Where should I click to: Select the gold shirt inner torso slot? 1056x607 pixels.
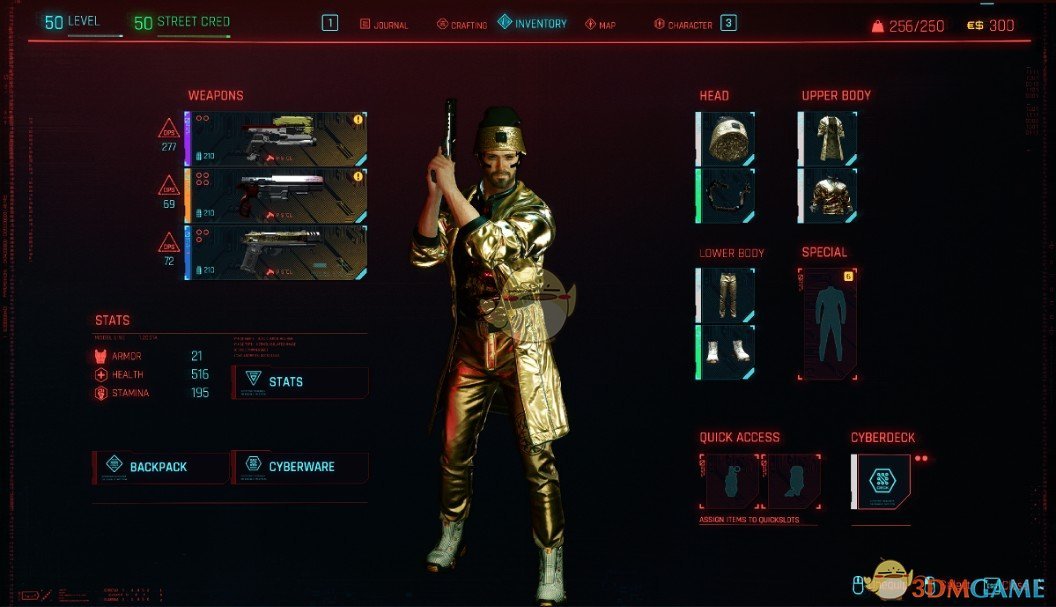828,195
